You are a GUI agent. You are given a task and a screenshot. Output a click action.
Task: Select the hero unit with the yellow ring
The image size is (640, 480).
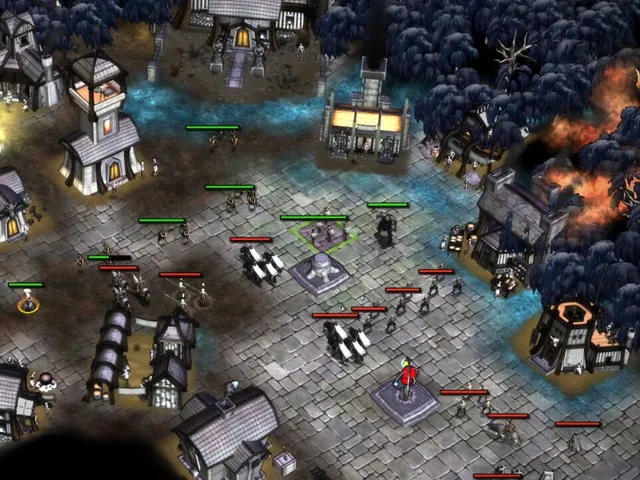(x=28, y=302)
